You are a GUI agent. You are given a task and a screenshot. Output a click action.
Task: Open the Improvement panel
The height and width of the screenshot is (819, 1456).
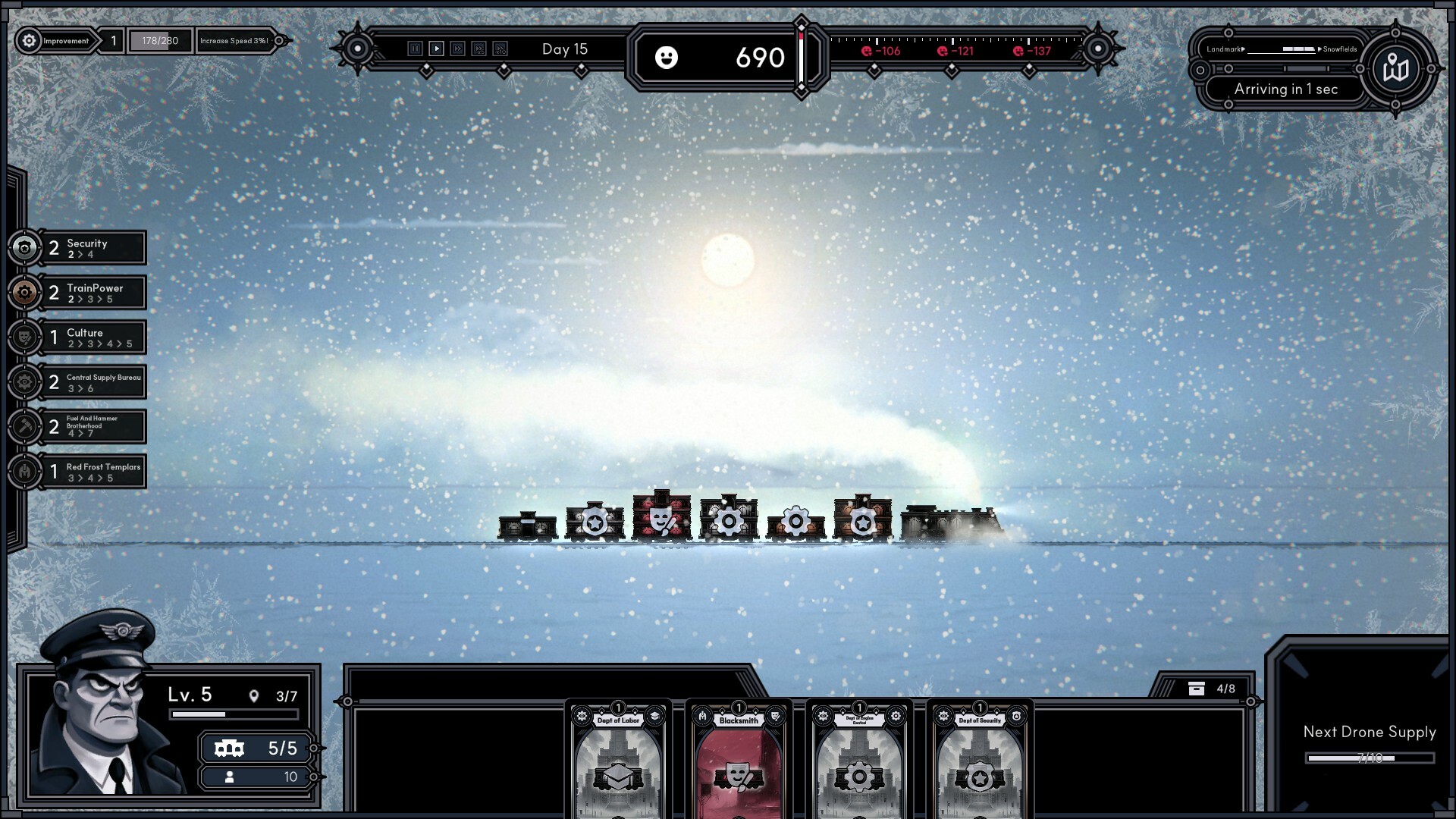(x=56, y=41)
